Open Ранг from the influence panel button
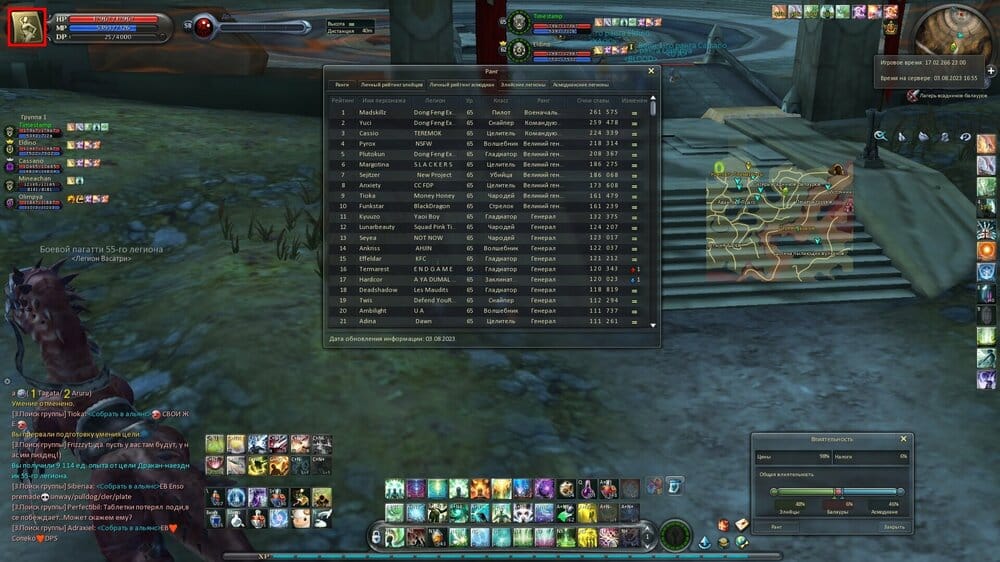 (777, 527)
